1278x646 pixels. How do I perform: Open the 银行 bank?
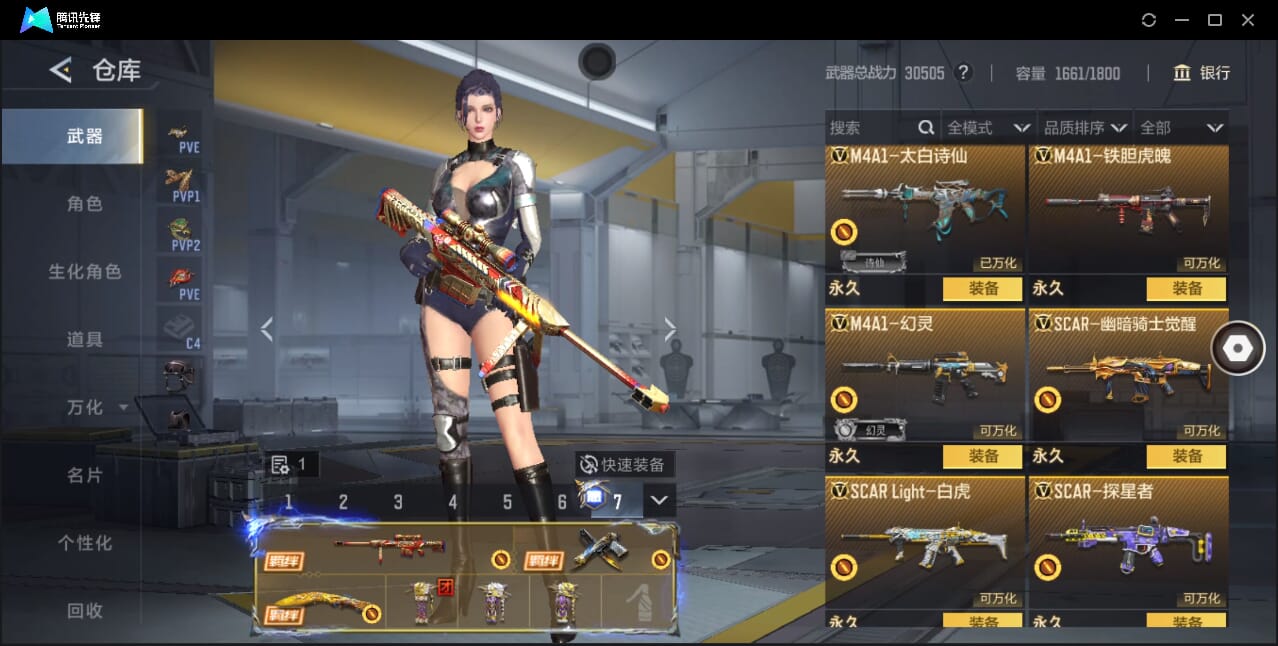1202,73
